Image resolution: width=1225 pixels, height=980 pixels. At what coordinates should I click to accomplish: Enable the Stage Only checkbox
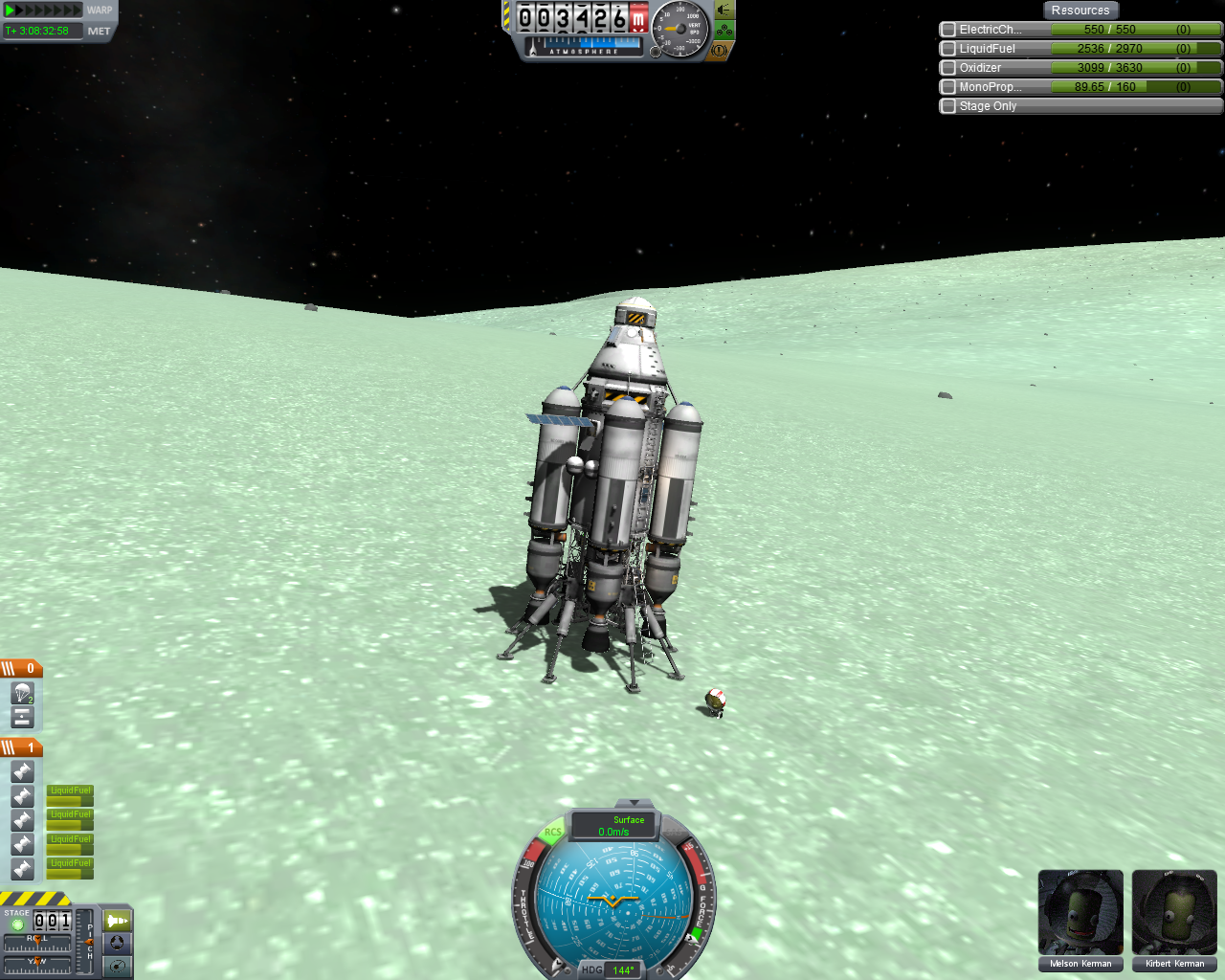coord(948,106)
